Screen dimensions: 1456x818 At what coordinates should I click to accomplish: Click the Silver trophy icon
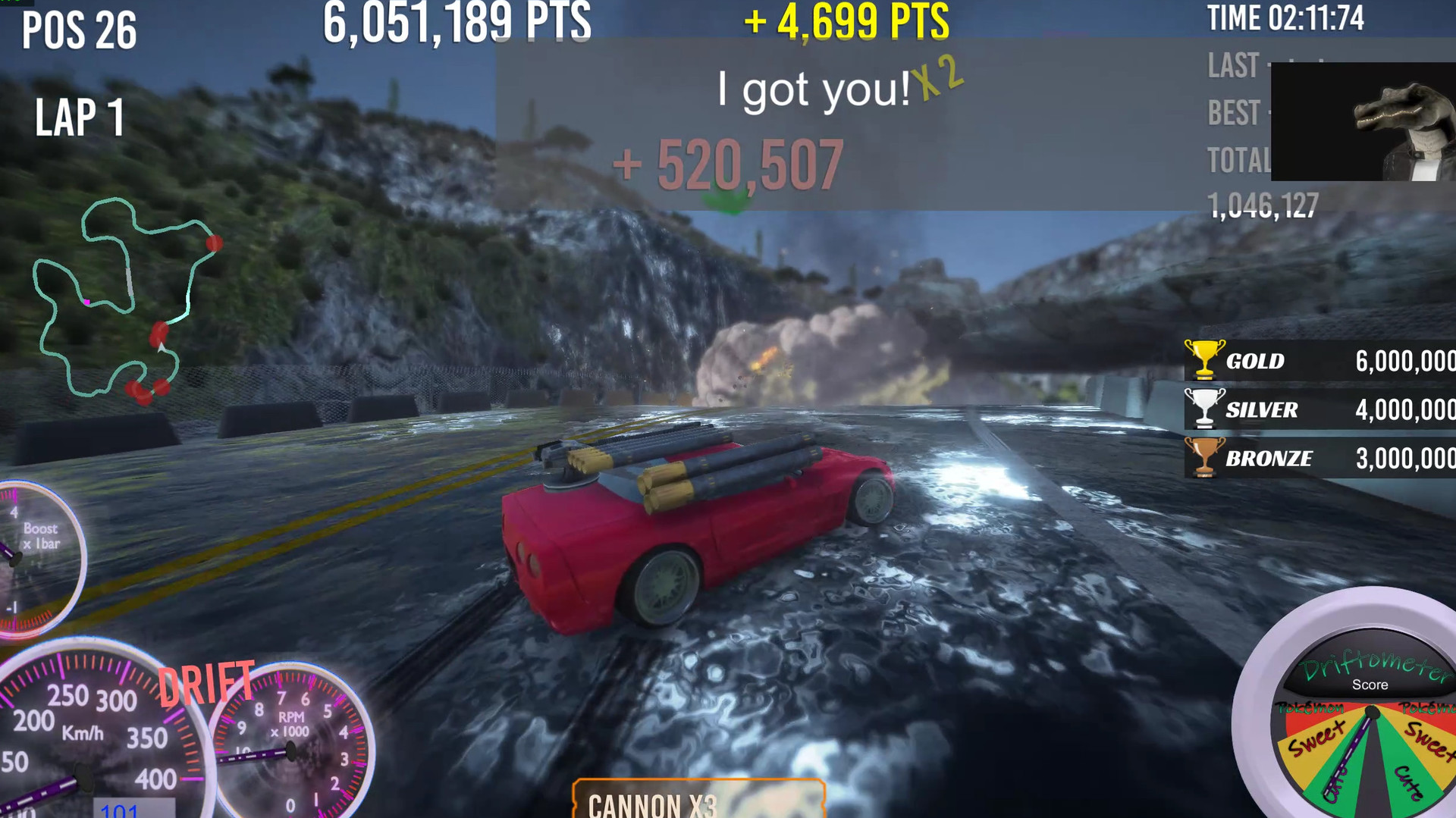coord(1204,409)
